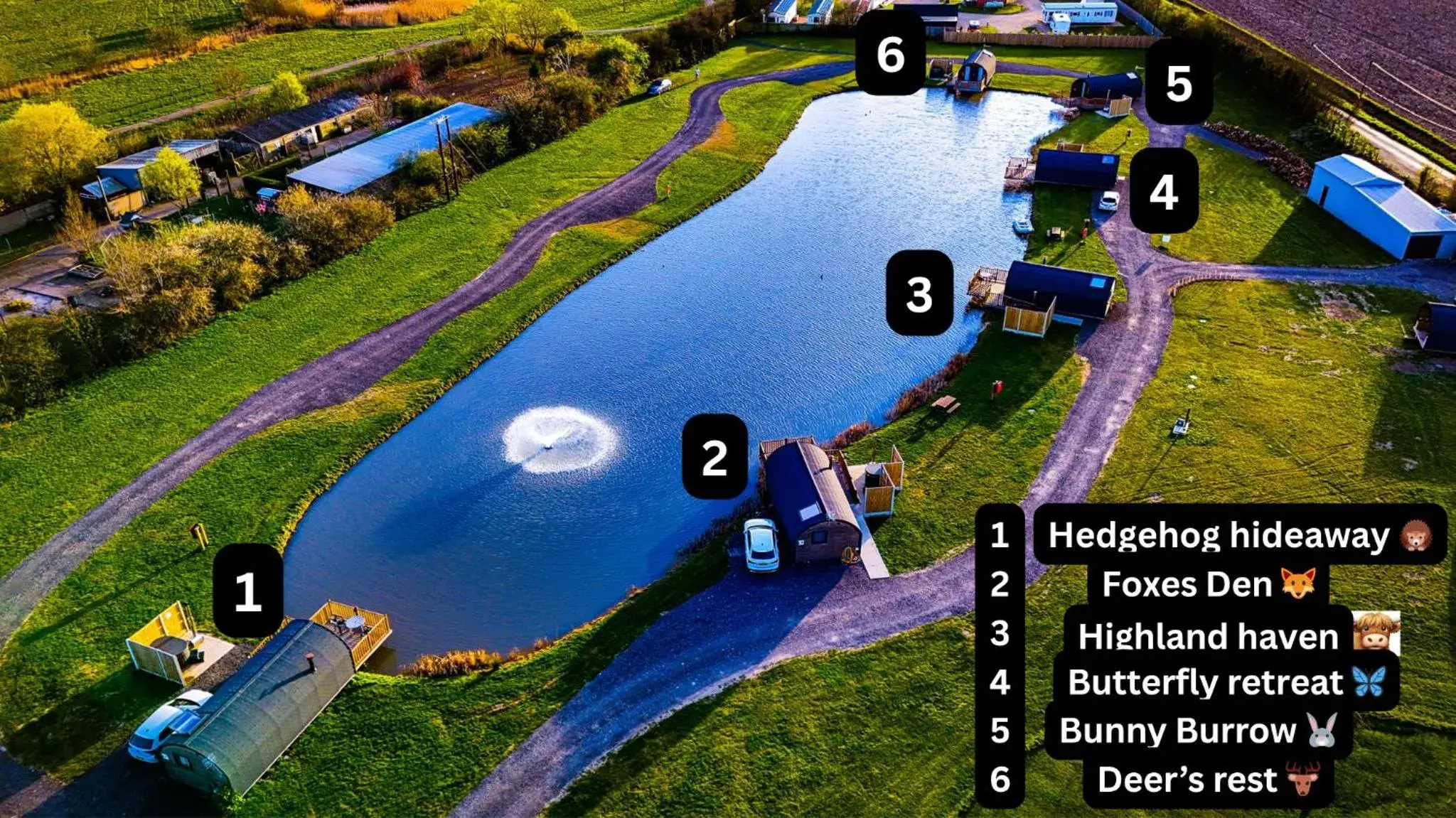Select the large number 5 map marker
This screenshot has height=818, width=1456.
coord(1179,83)
